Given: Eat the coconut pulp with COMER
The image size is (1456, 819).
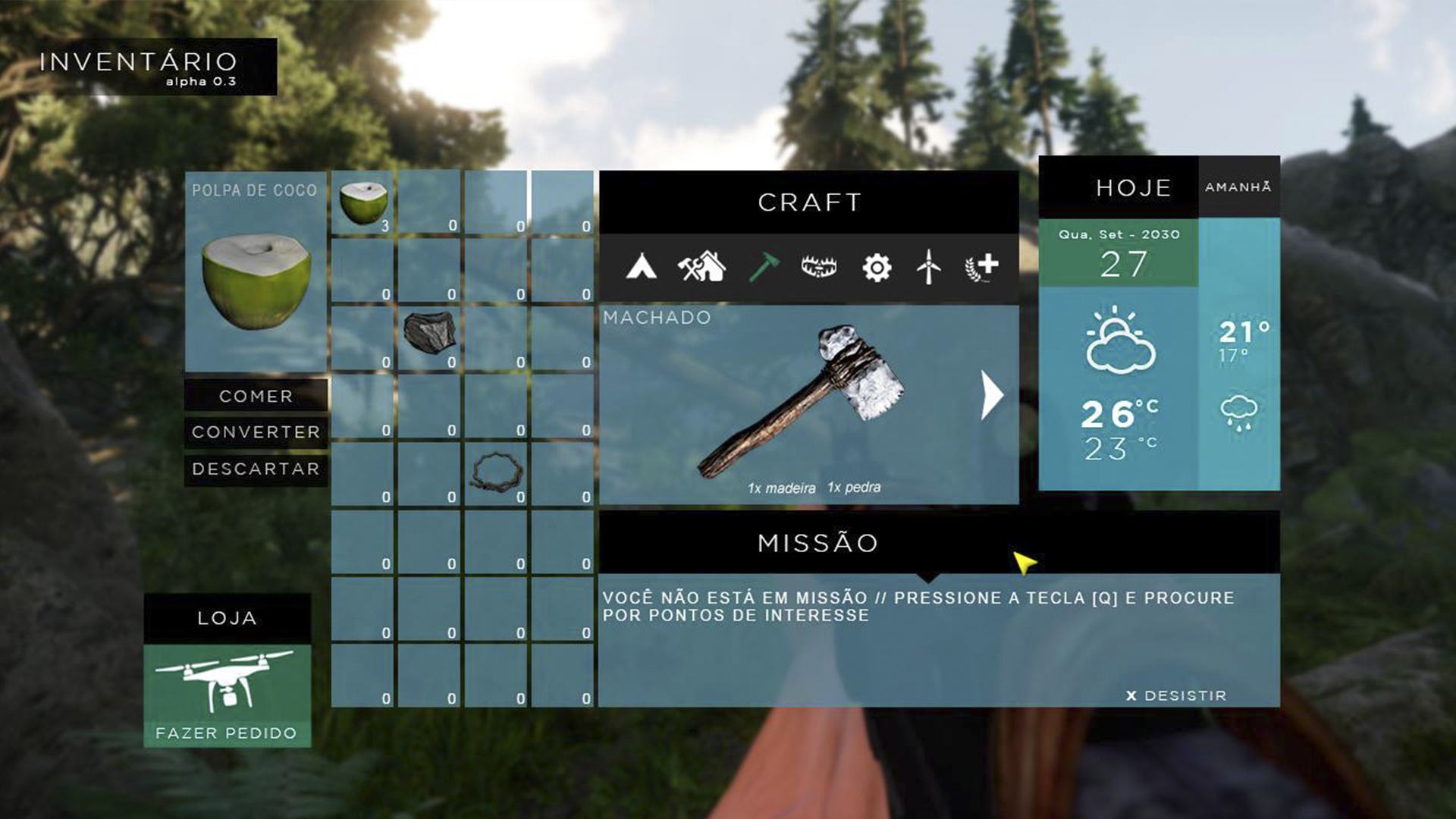Looking at the screenshot, I should (256, 396).
